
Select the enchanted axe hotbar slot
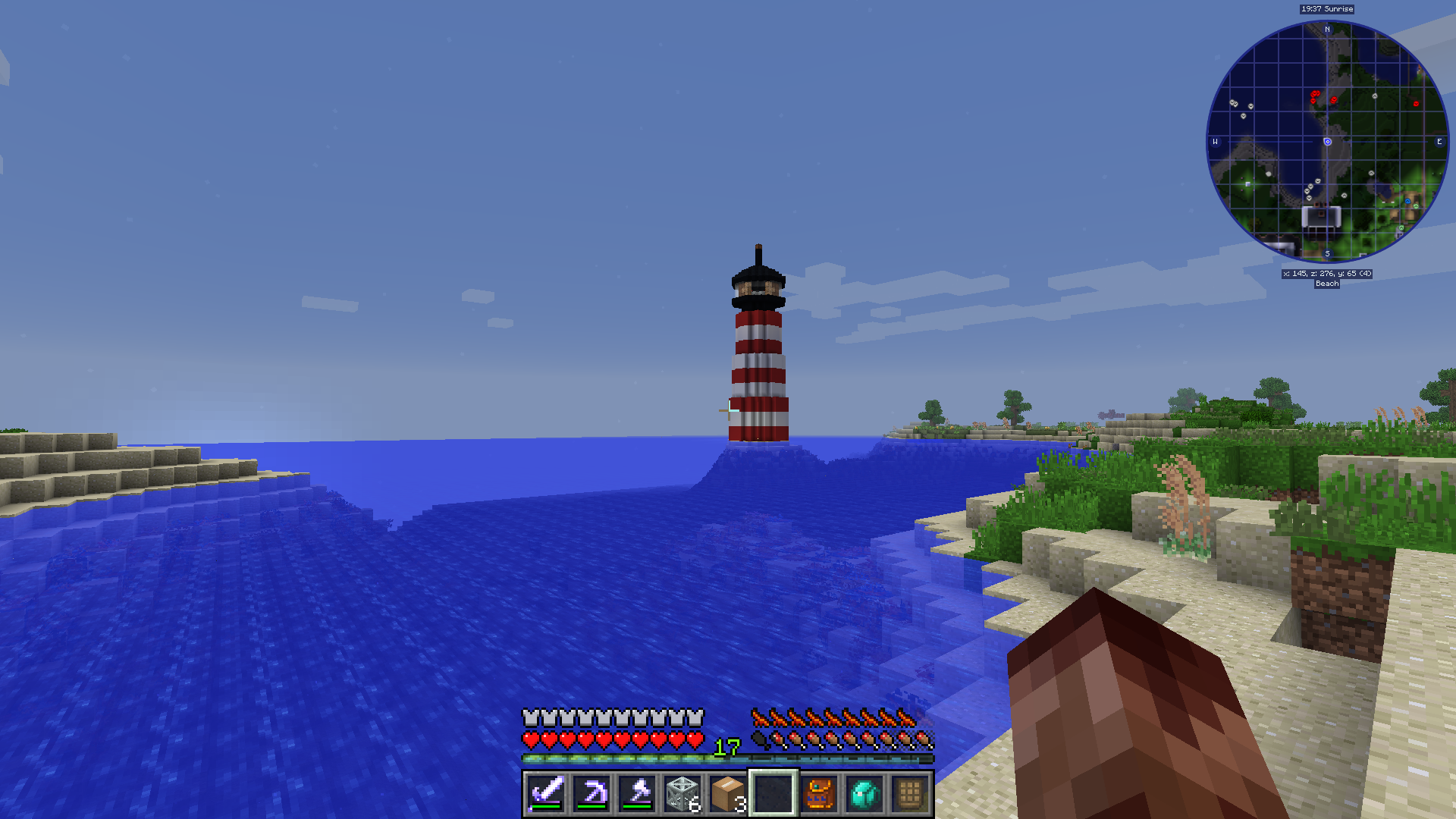[x=637, y=794]
